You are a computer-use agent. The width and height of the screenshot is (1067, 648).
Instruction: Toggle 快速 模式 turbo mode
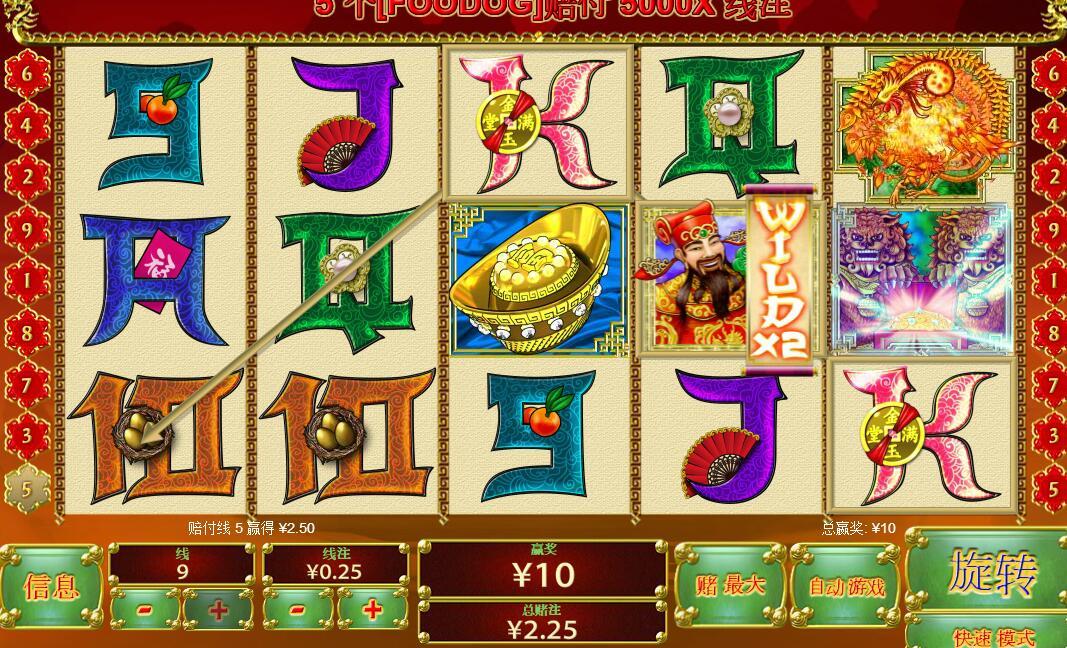point(992,636)
